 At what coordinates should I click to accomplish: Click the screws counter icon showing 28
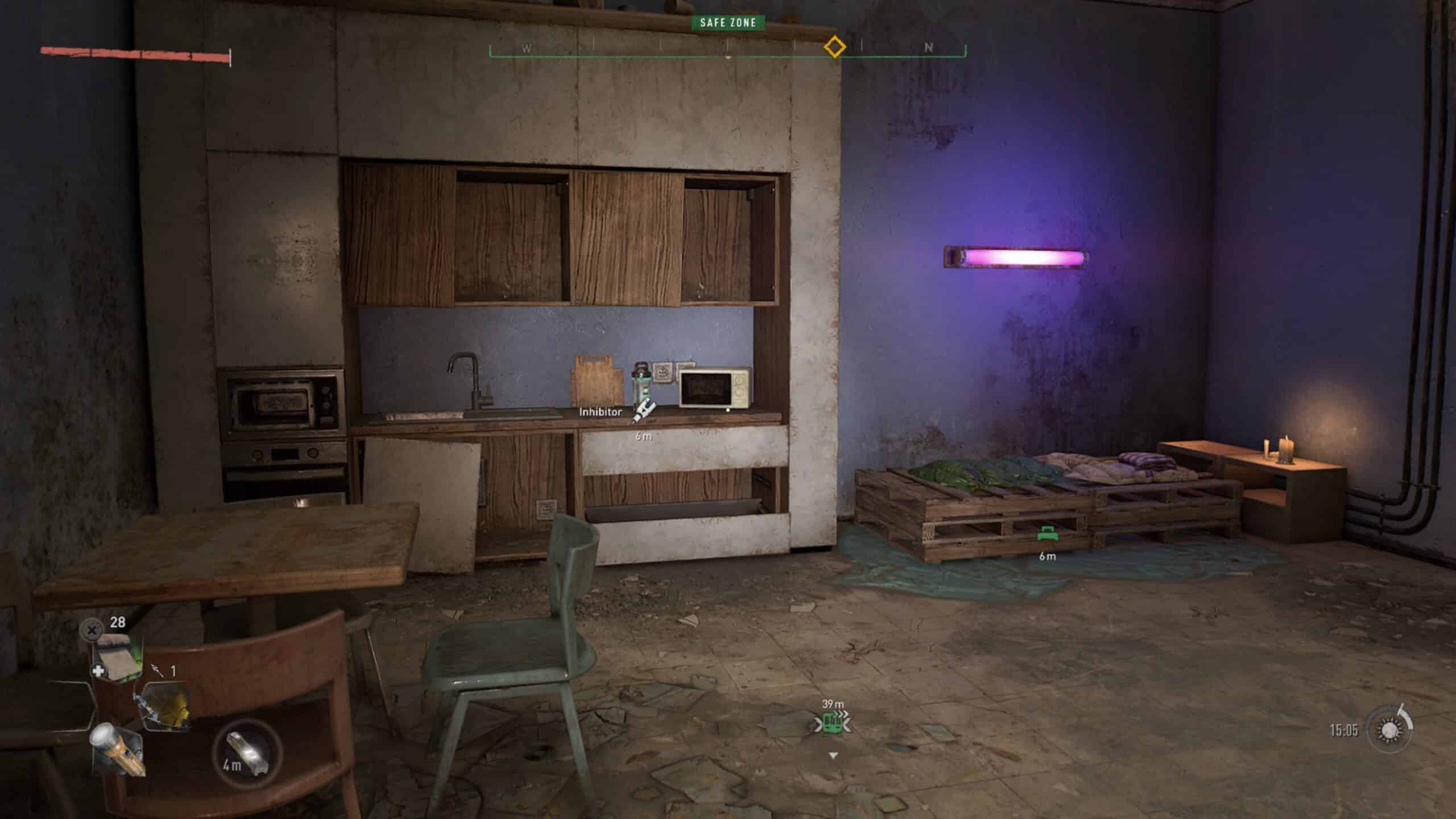click(x=93, y=630)
